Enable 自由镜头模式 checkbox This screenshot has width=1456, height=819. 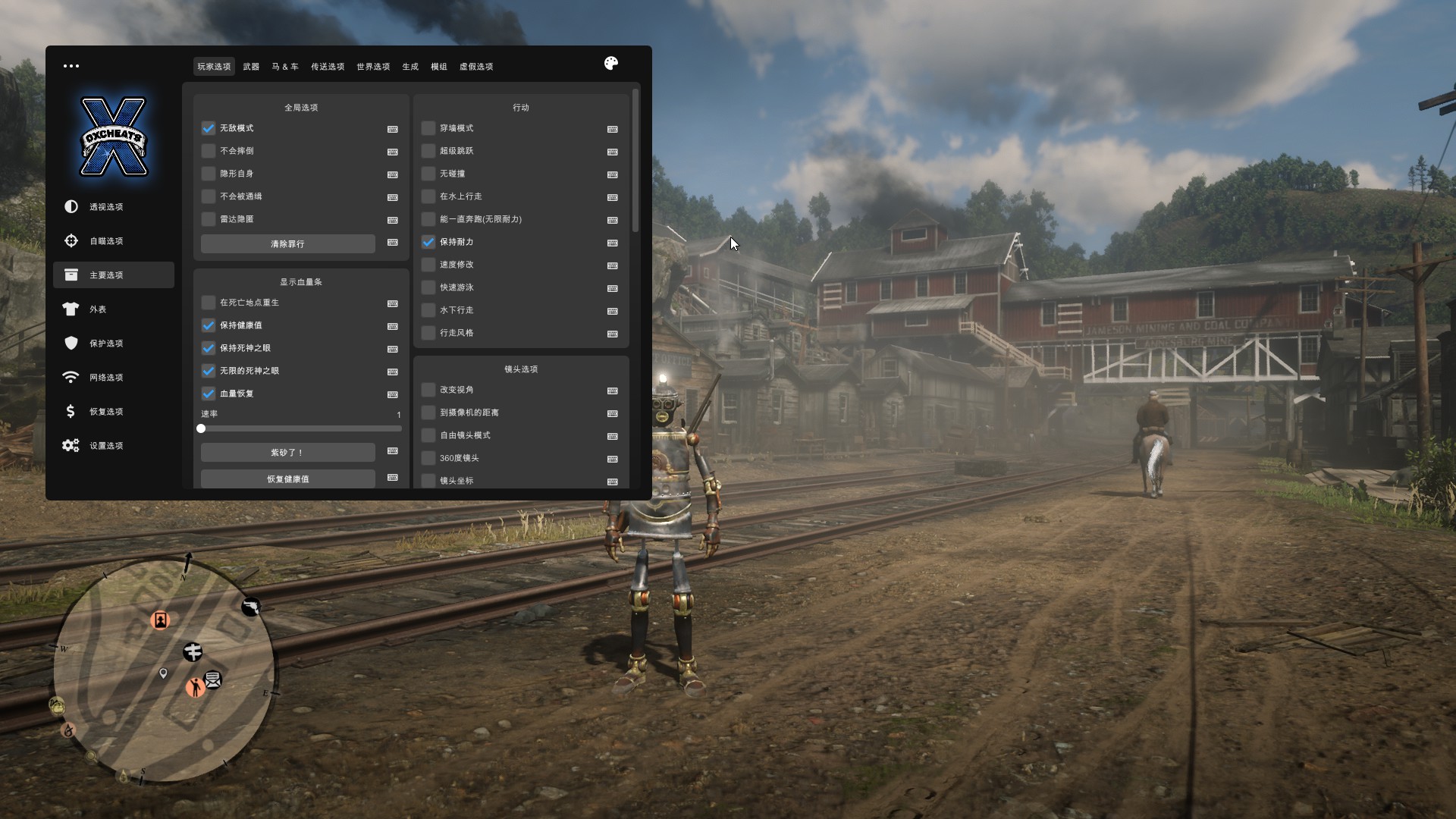pos(428,435)
